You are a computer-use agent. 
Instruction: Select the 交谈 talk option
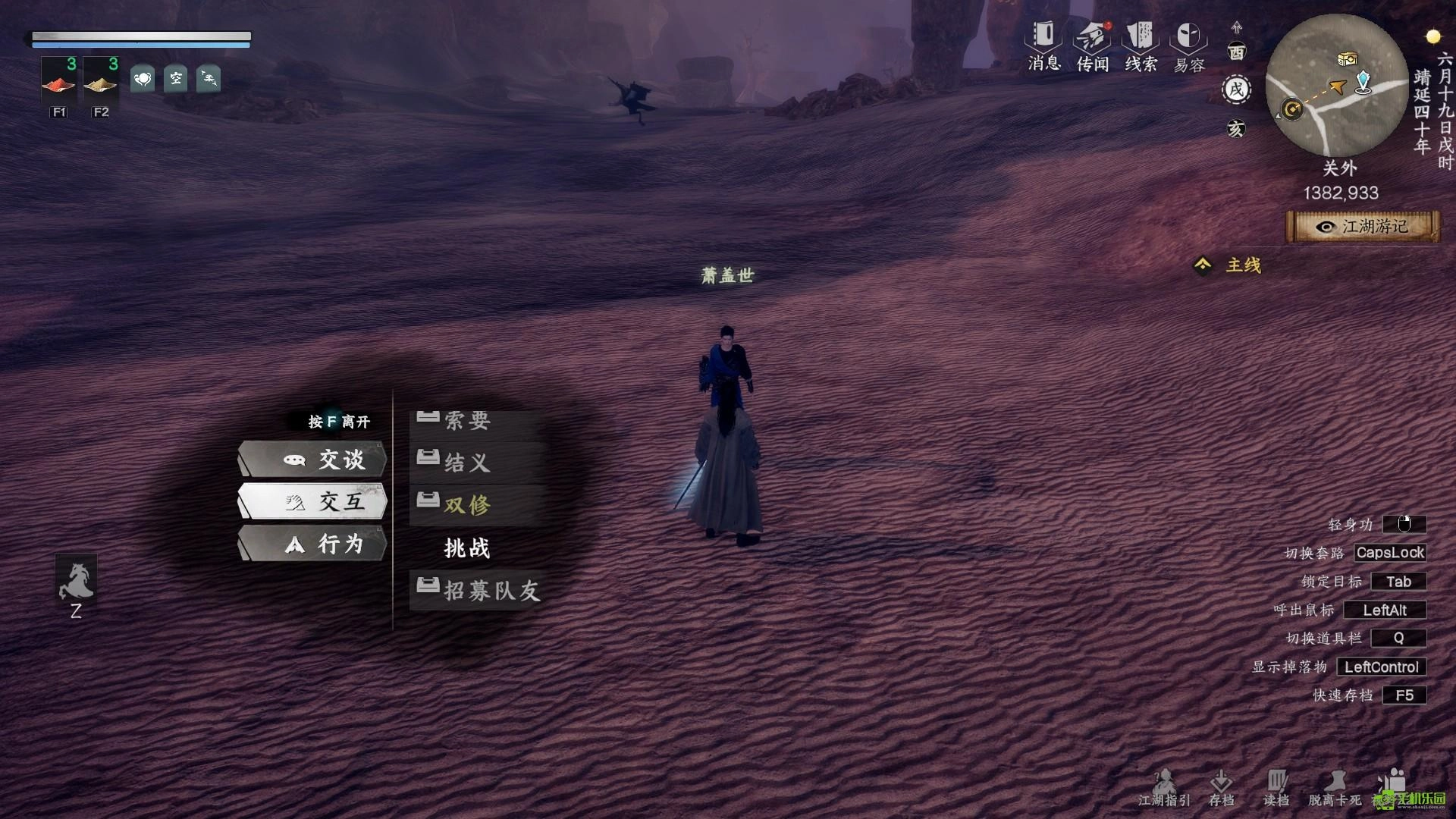click(313, 460)
